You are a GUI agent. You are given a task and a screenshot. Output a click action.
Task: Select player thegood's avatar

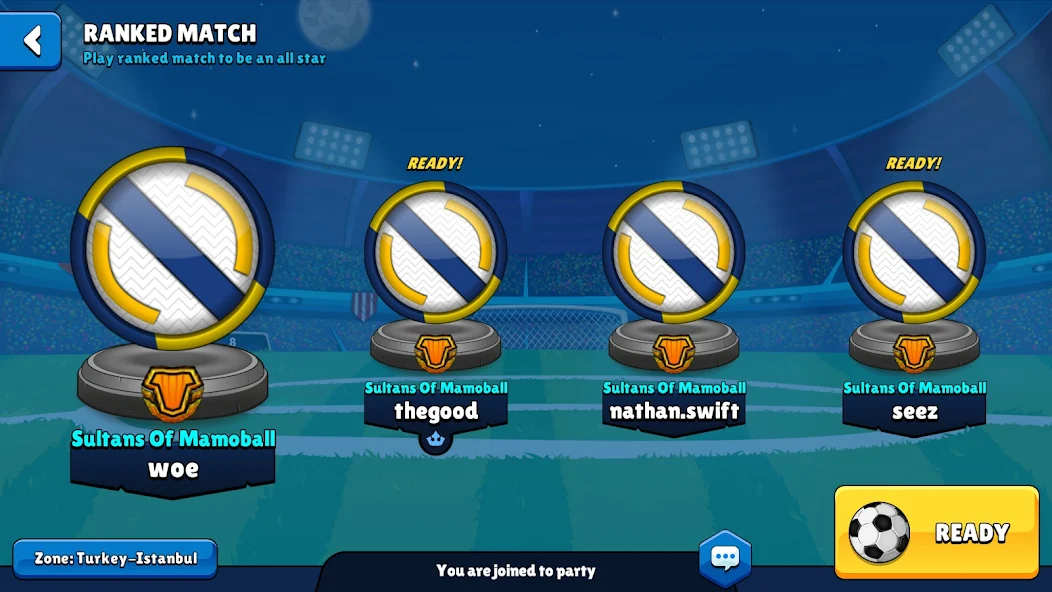click(x=436, y=252)
